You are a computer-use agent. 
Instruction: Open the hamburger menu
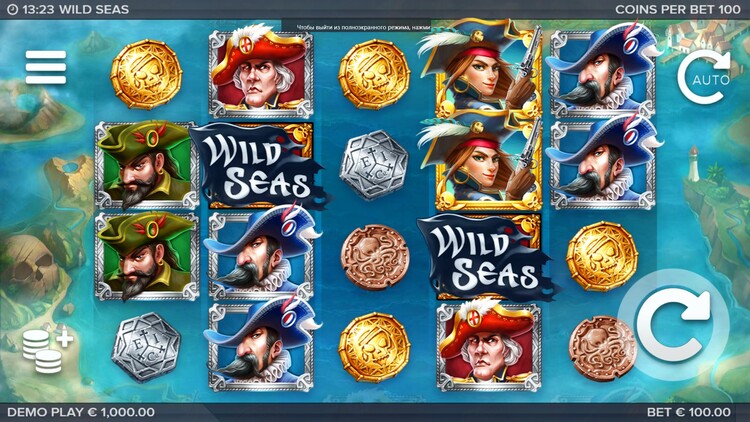[x=46, y=67]
